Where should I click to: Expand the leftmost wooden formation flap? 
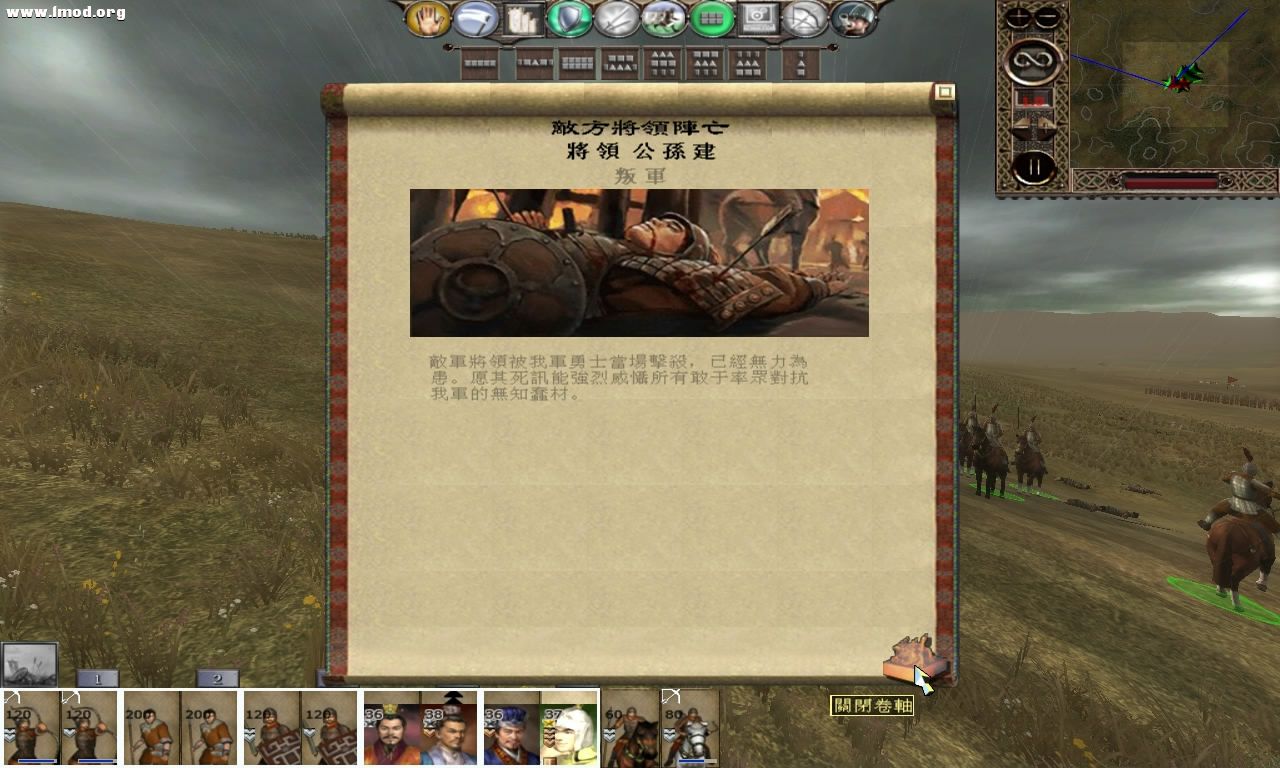pyautogui.click(x=480, y=66)
